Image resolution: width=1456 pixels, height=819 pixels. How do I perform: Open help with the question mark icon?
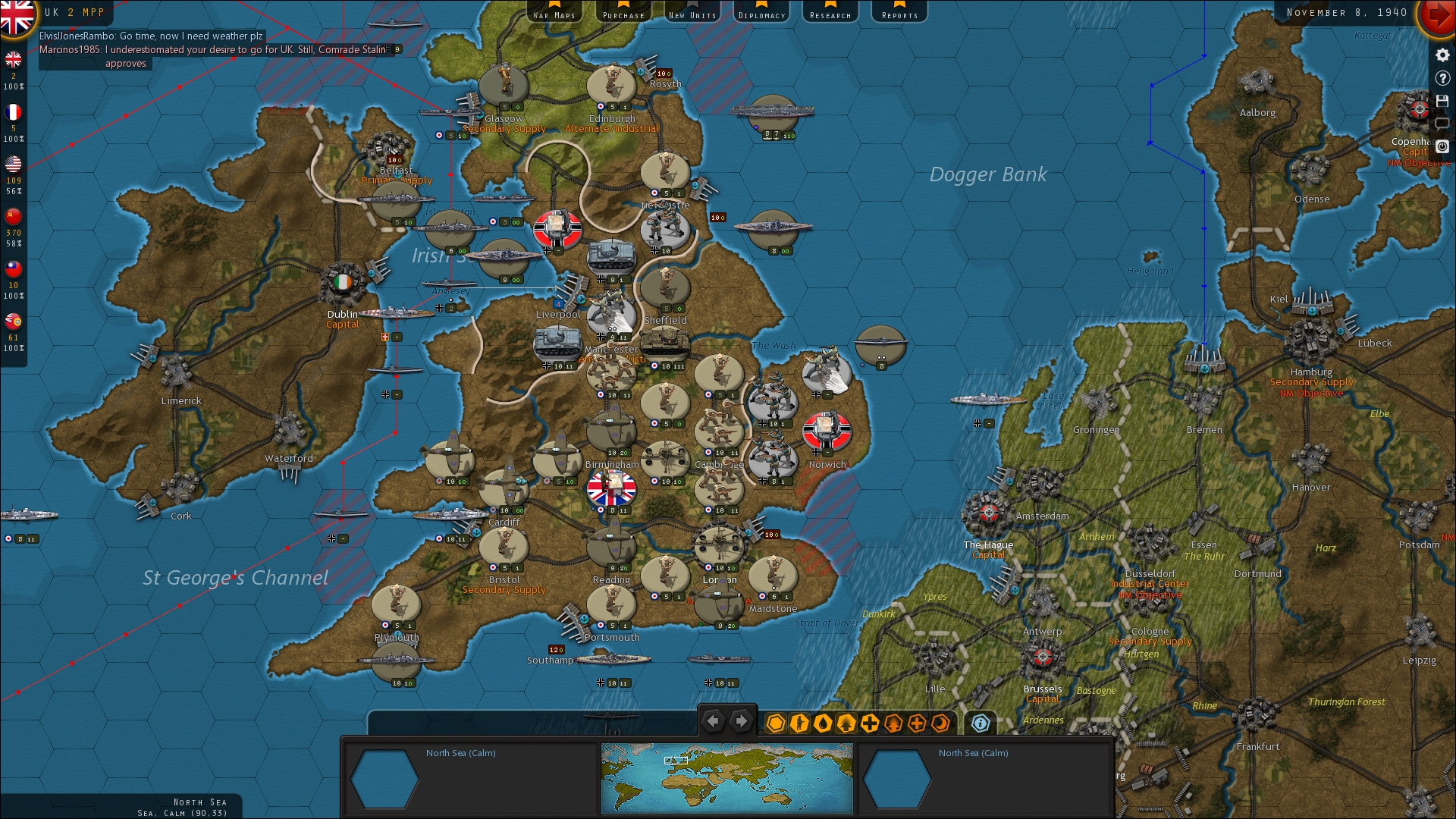1443,78
